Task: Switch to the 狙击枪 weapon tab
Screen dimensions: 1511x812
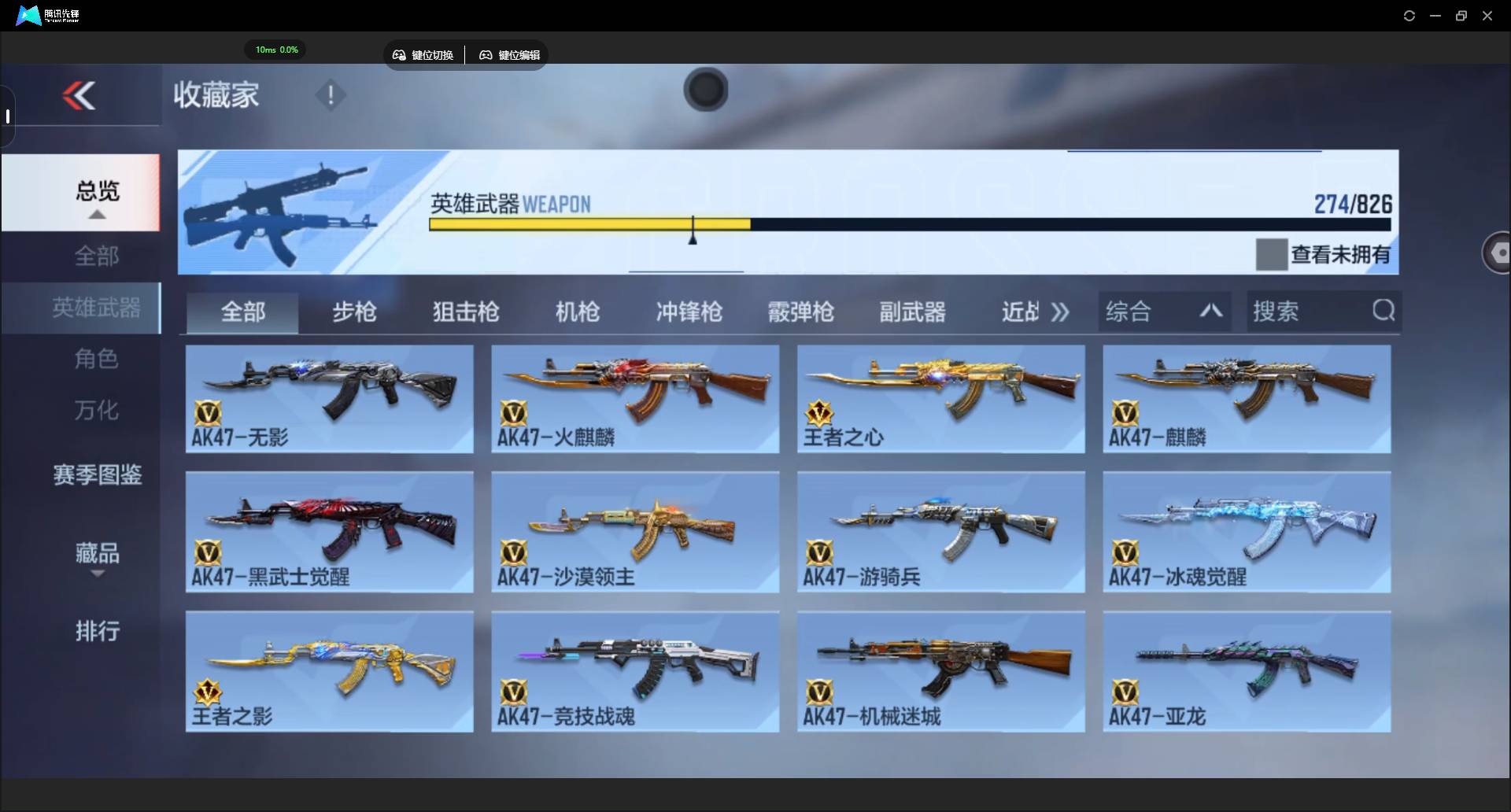Action: [465, 312]
